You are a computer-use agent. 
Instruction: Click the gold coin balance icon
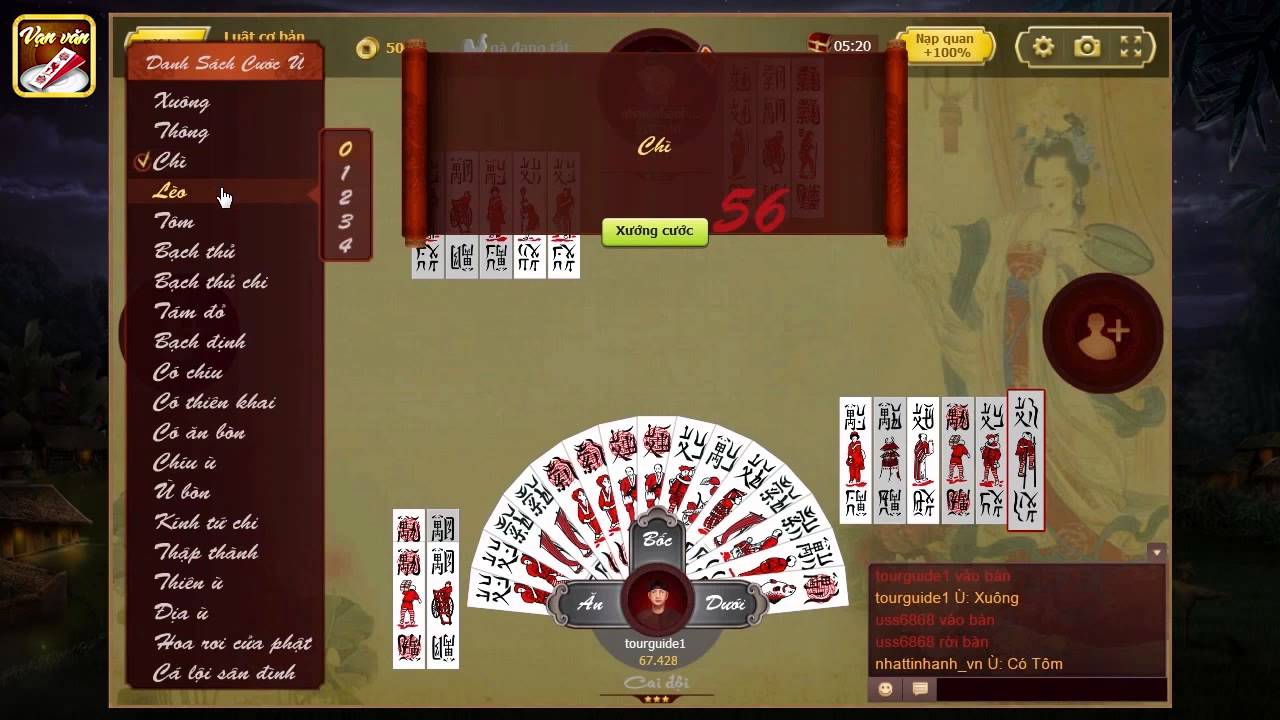click(x=365, y=46)
